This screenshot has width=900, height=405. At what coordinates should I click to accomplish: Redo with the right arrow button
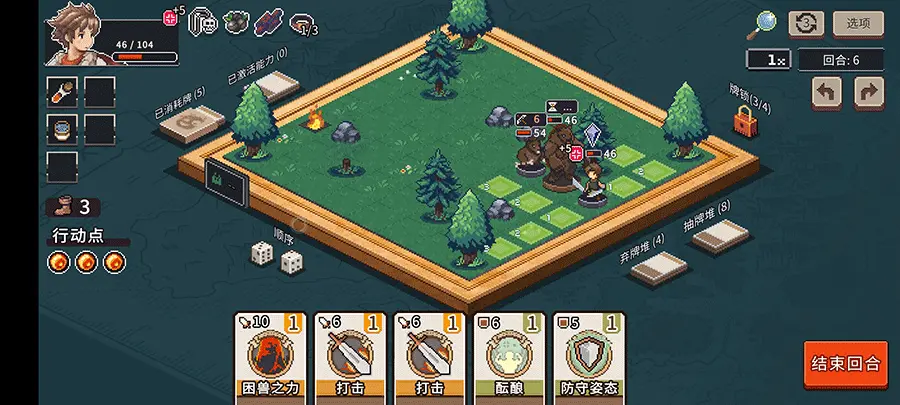click(x=869, y=93)
